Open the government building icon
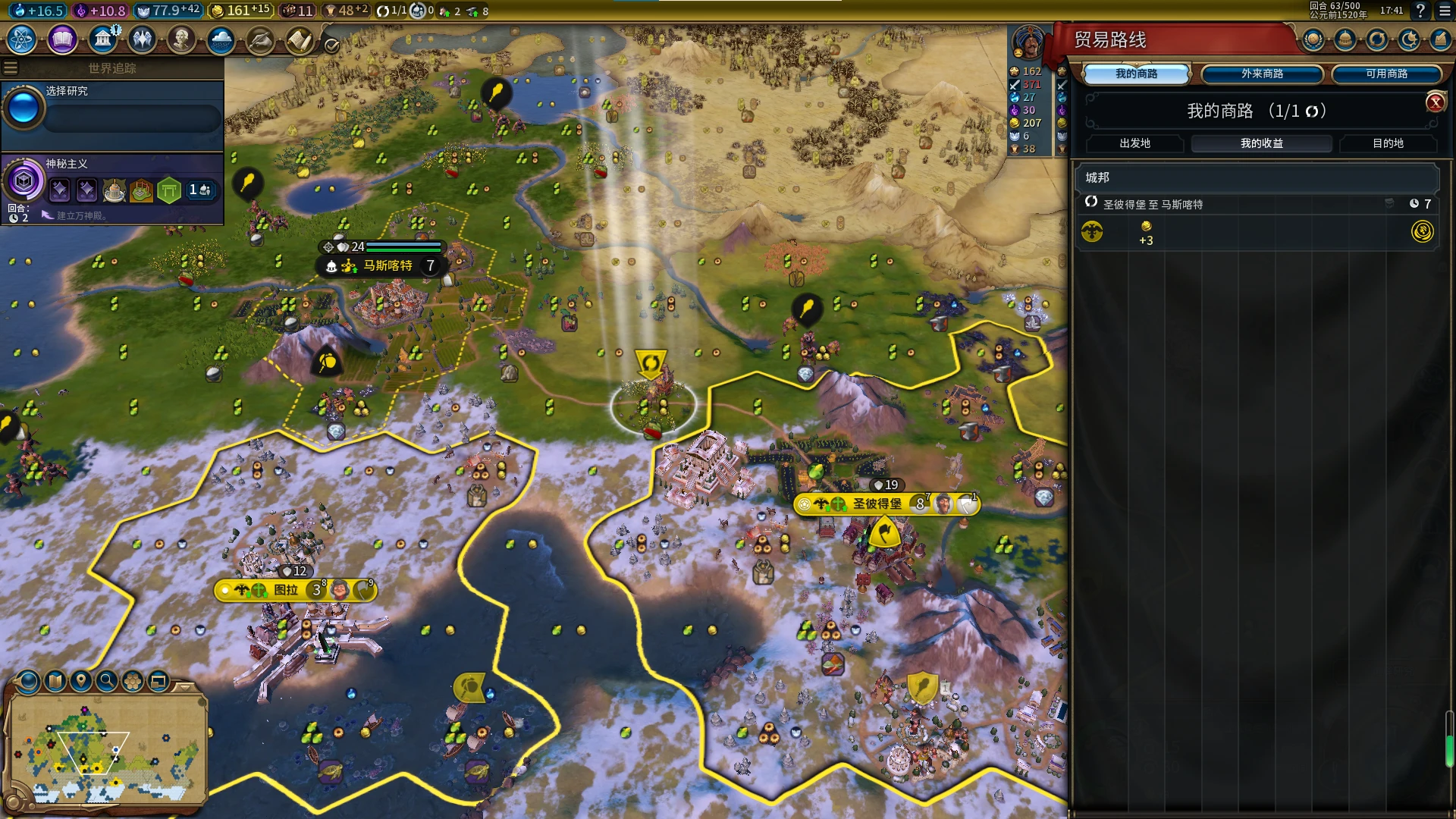The height and width of the screenshot is (819, 1456). [x=102, y=39]
